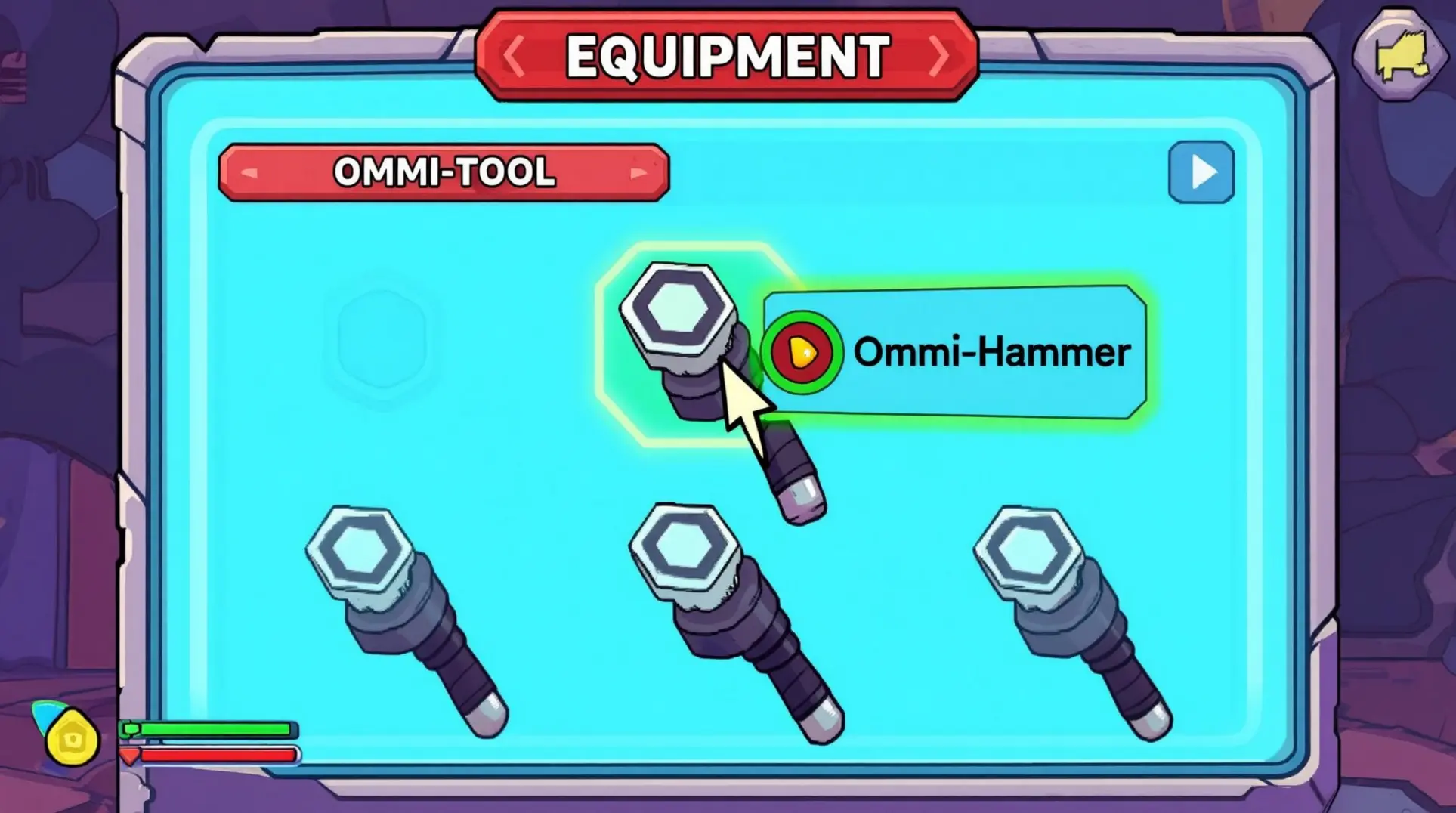Image resolution: width=1456 pixels, height=813 pixels.
Task: Cycle OMMI-TOOL list with its right arrow
Action: click(x=639, y=172)
